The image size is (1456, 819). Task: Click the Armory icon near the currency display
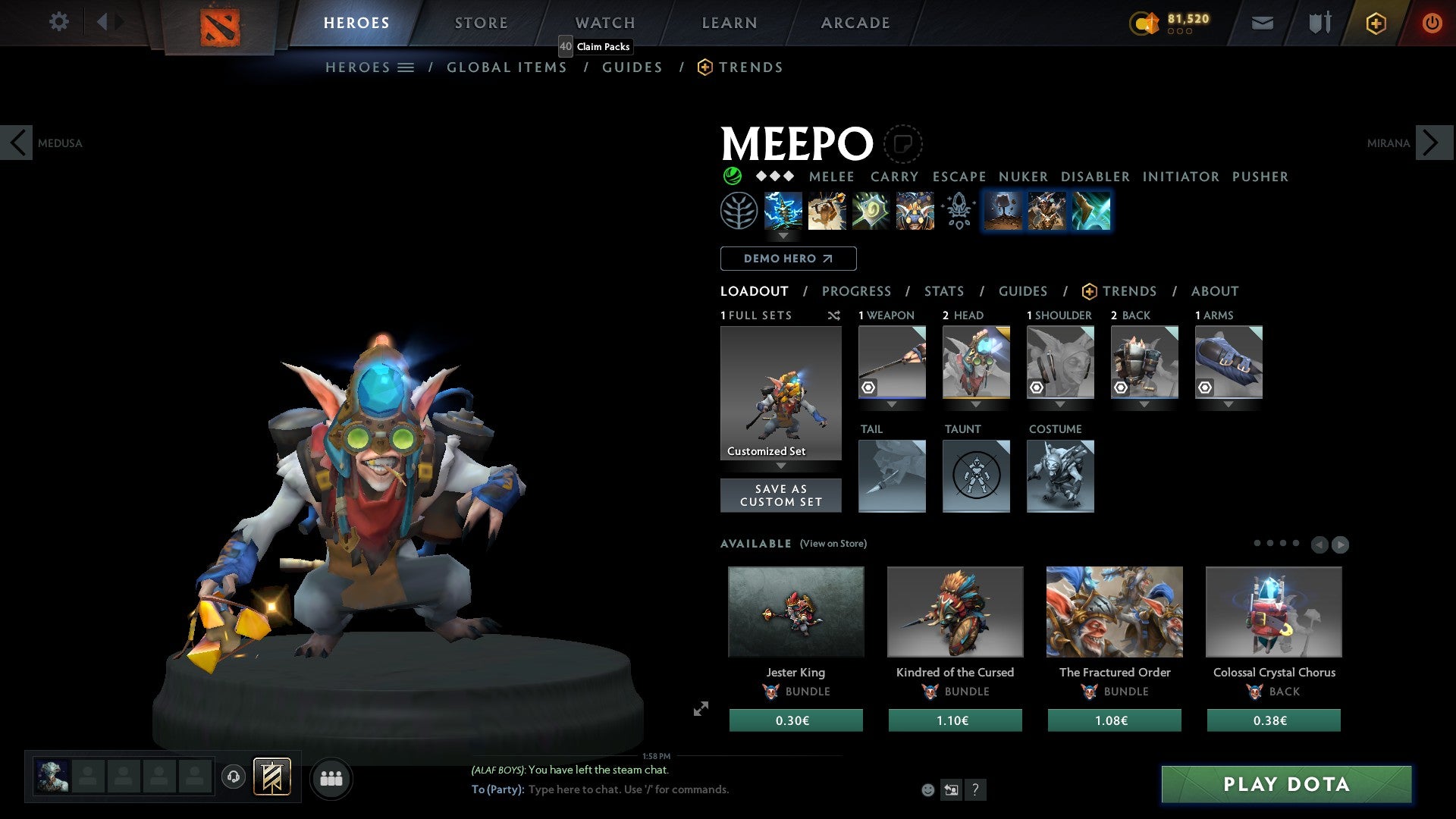coord(1319,23)
